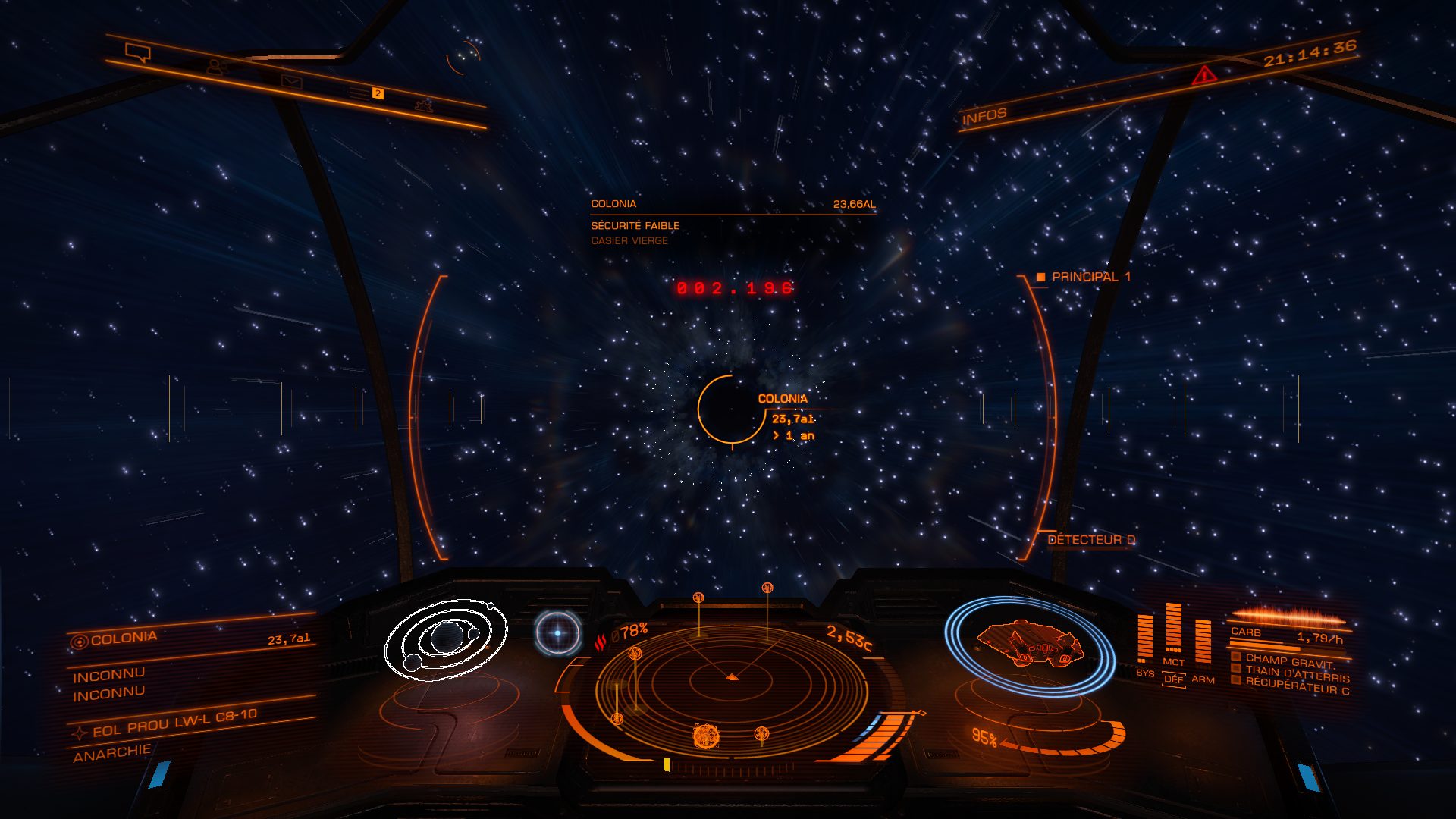Select the ARM power distributor column
The height and width of the screenshot is (819, 1456).
[x=1203, y=643]
